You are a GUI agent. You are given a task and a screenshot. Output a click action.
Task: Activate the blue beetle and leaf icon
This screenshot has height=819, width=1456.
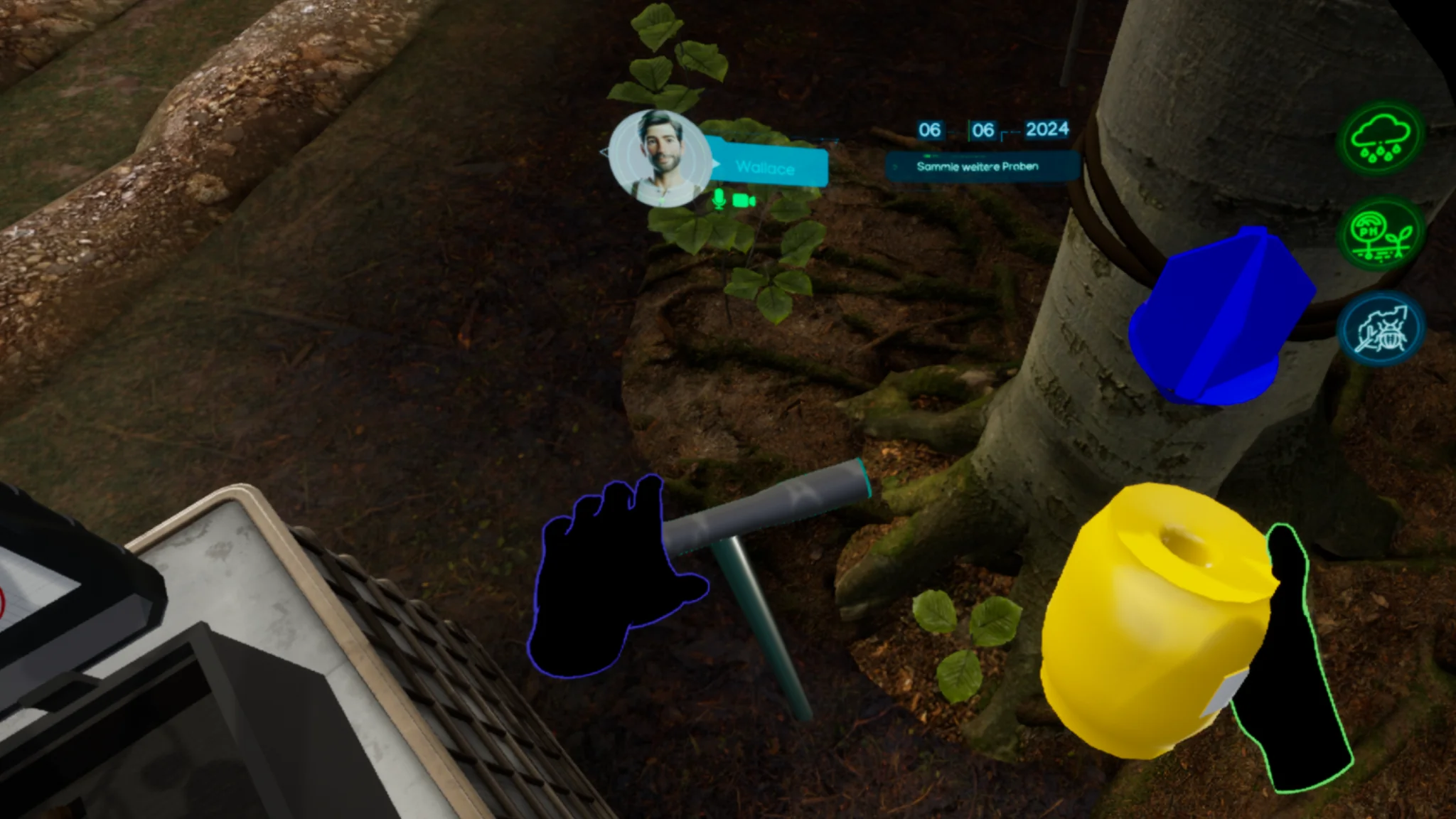(1380, 329)
